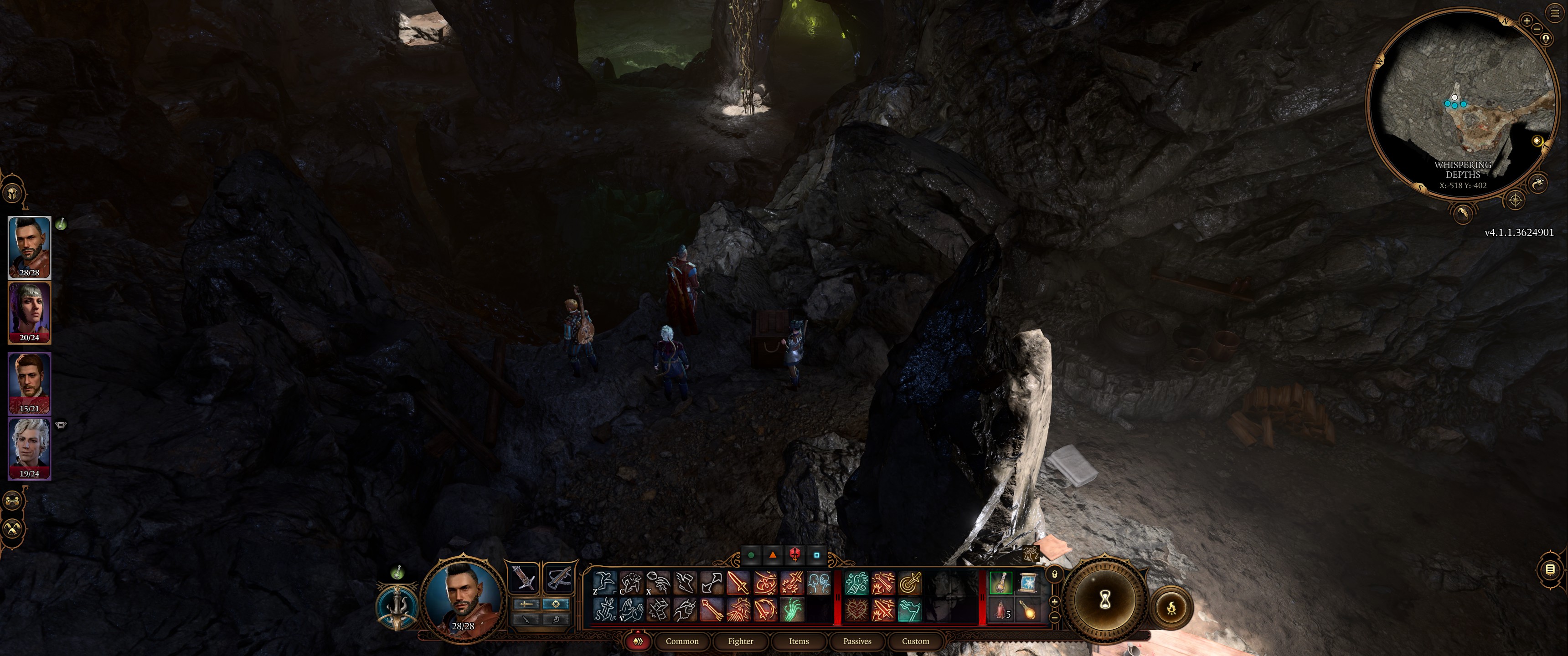
Task: Open the campfire rest menu
Action: tap(1171, 607)
